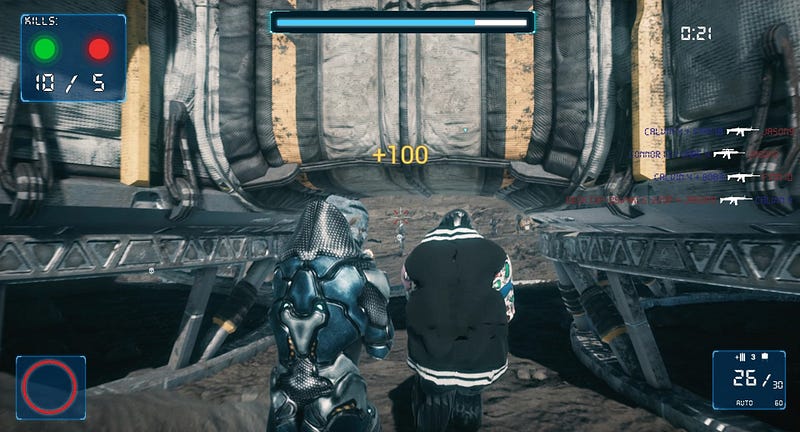The width and height of the screenshot is (800, 432).
Task: Click the red team indicator icon
Action: pyautogui.click(x=99, y=48)
